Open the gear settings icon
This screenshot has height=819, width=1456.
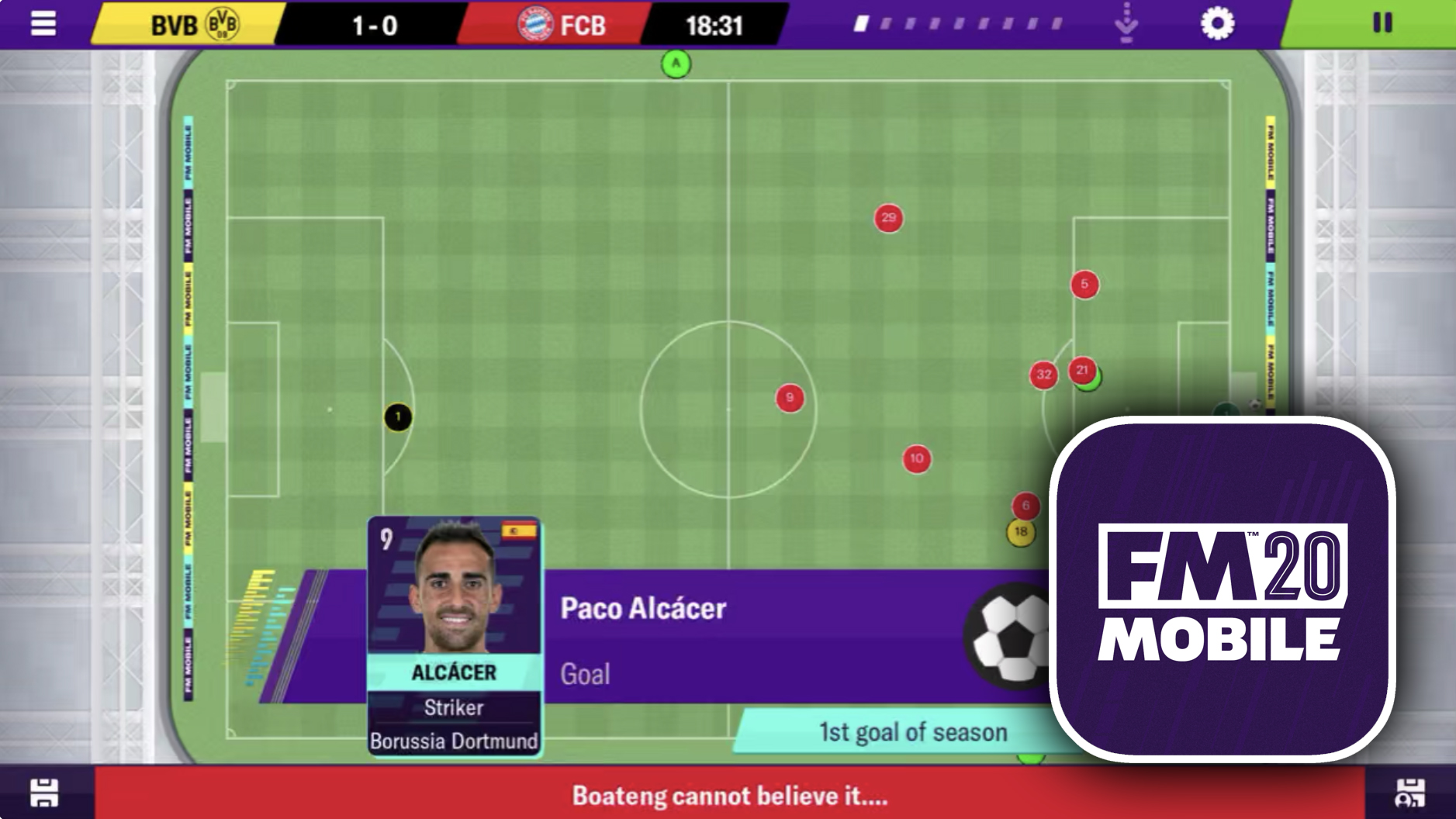[x=1217, y=23]
